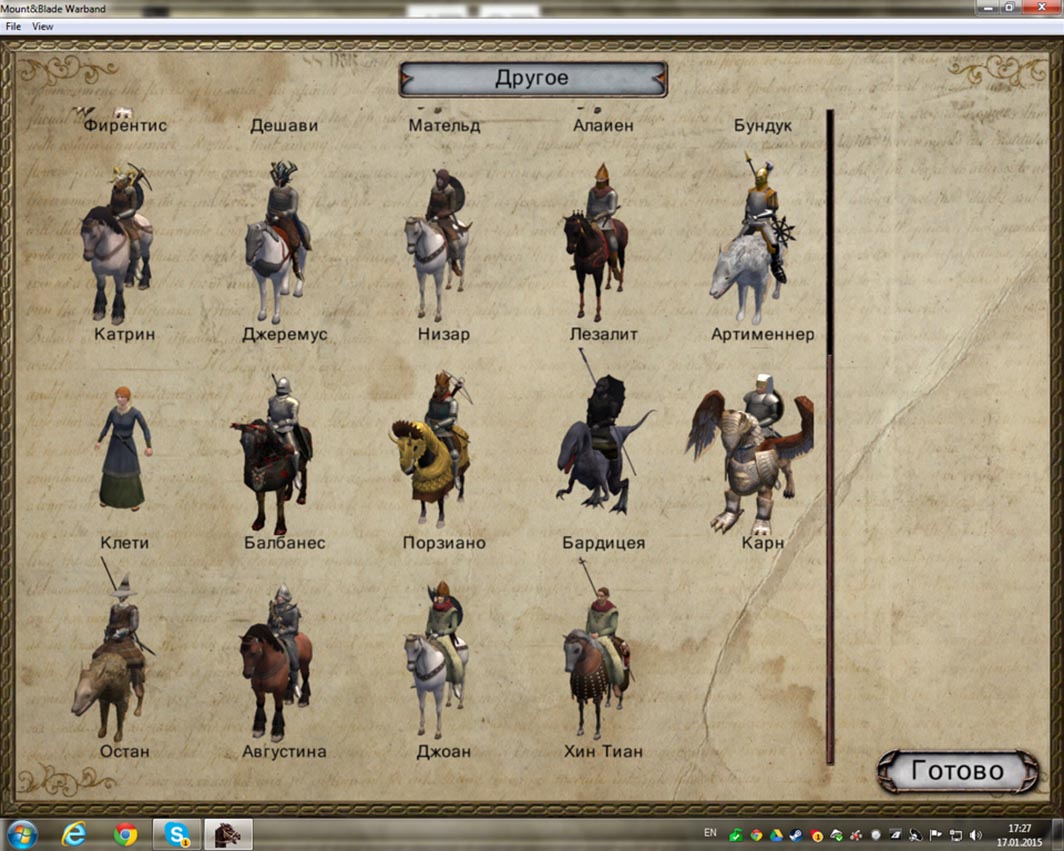Choose the companion Джеремус
1064x851 pixels.
[x=277, y=240]
